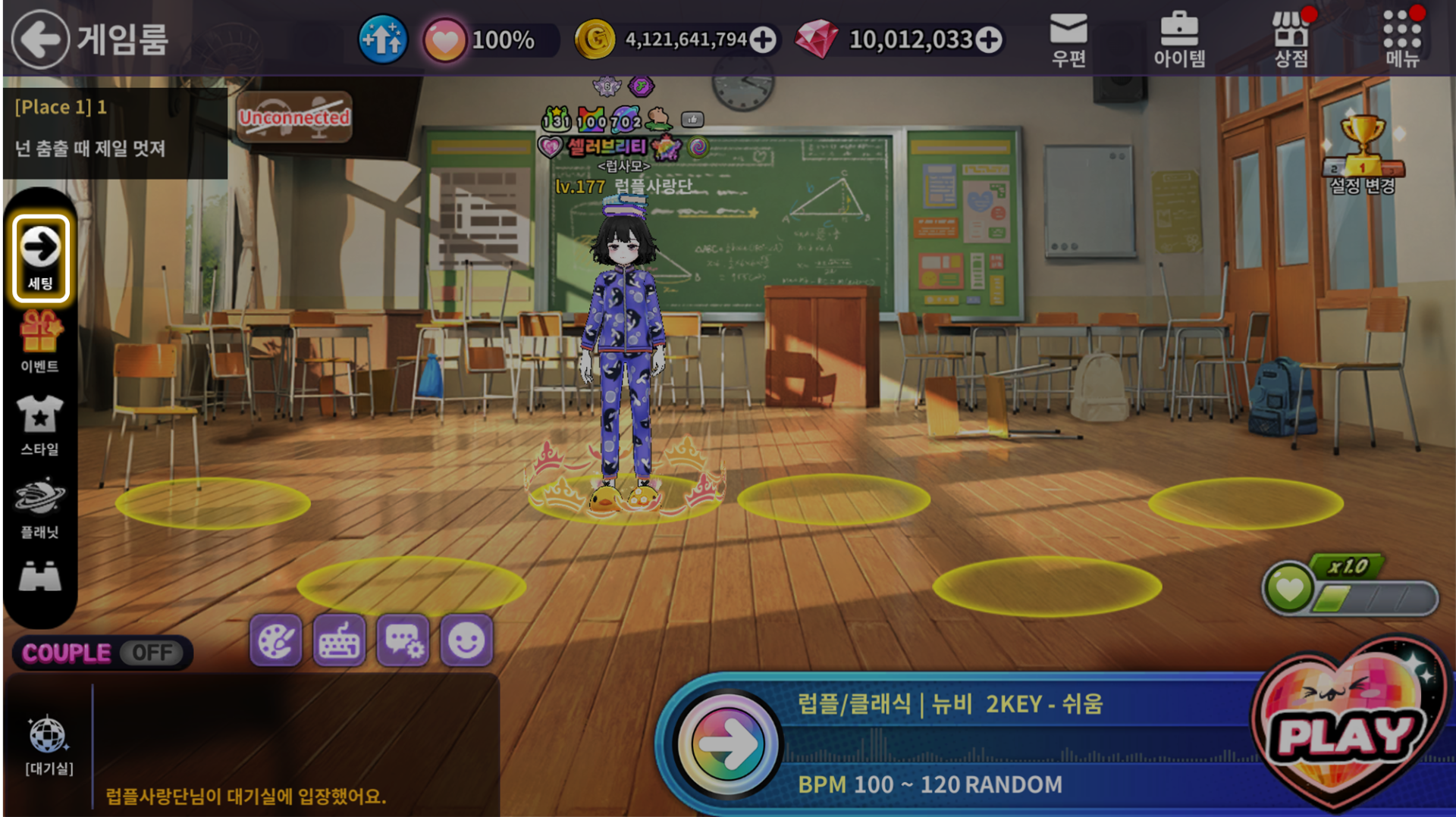Viewport: 1456px width, 817px height.
Task: Add more ruby gems with the plus button
Action: (x=989, y=39)
